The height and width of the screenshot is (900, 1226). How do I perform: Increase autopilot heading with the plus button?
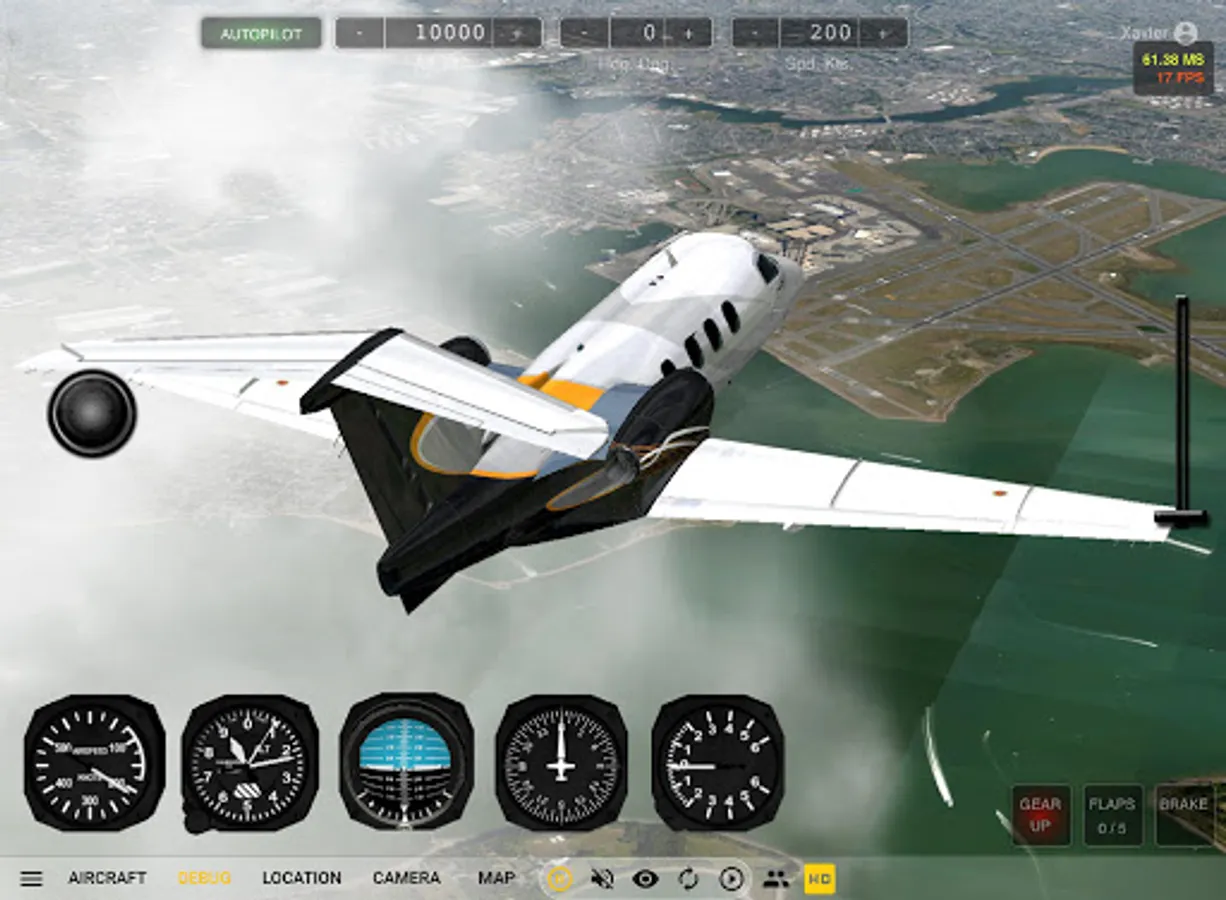689,33
